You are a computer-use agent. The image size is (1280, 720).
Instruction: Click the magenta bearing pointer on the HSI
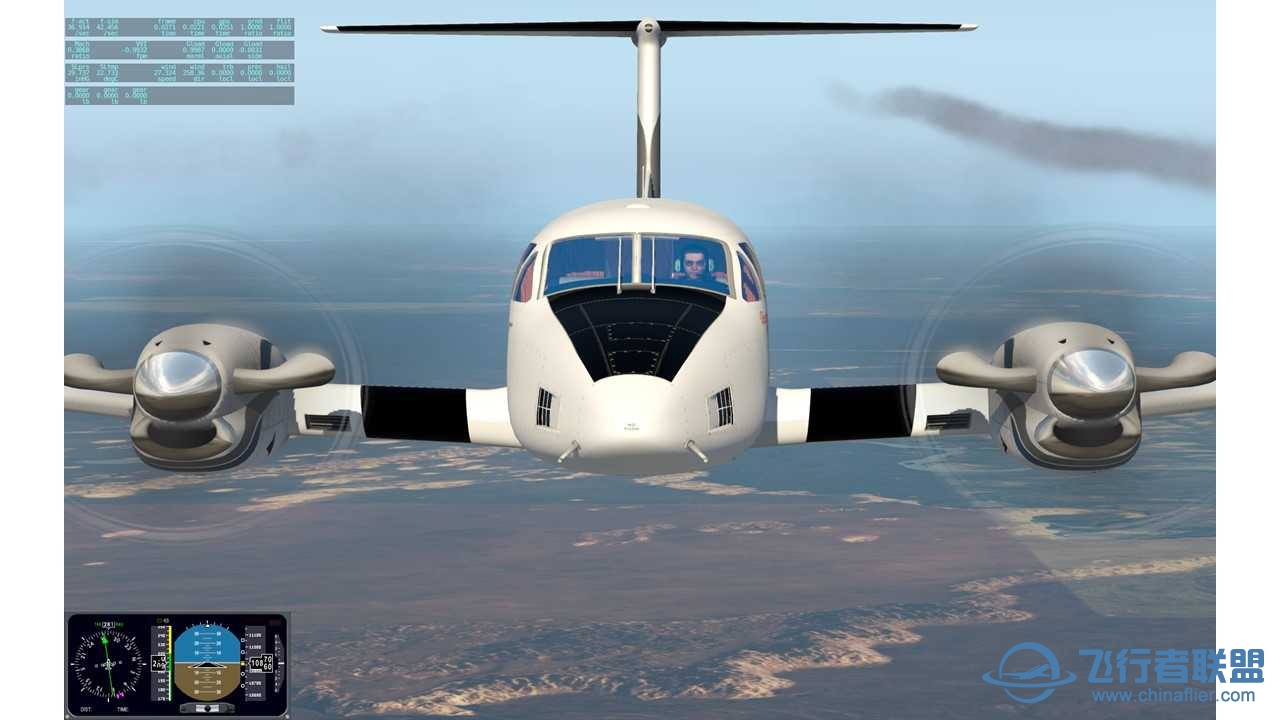120,694
